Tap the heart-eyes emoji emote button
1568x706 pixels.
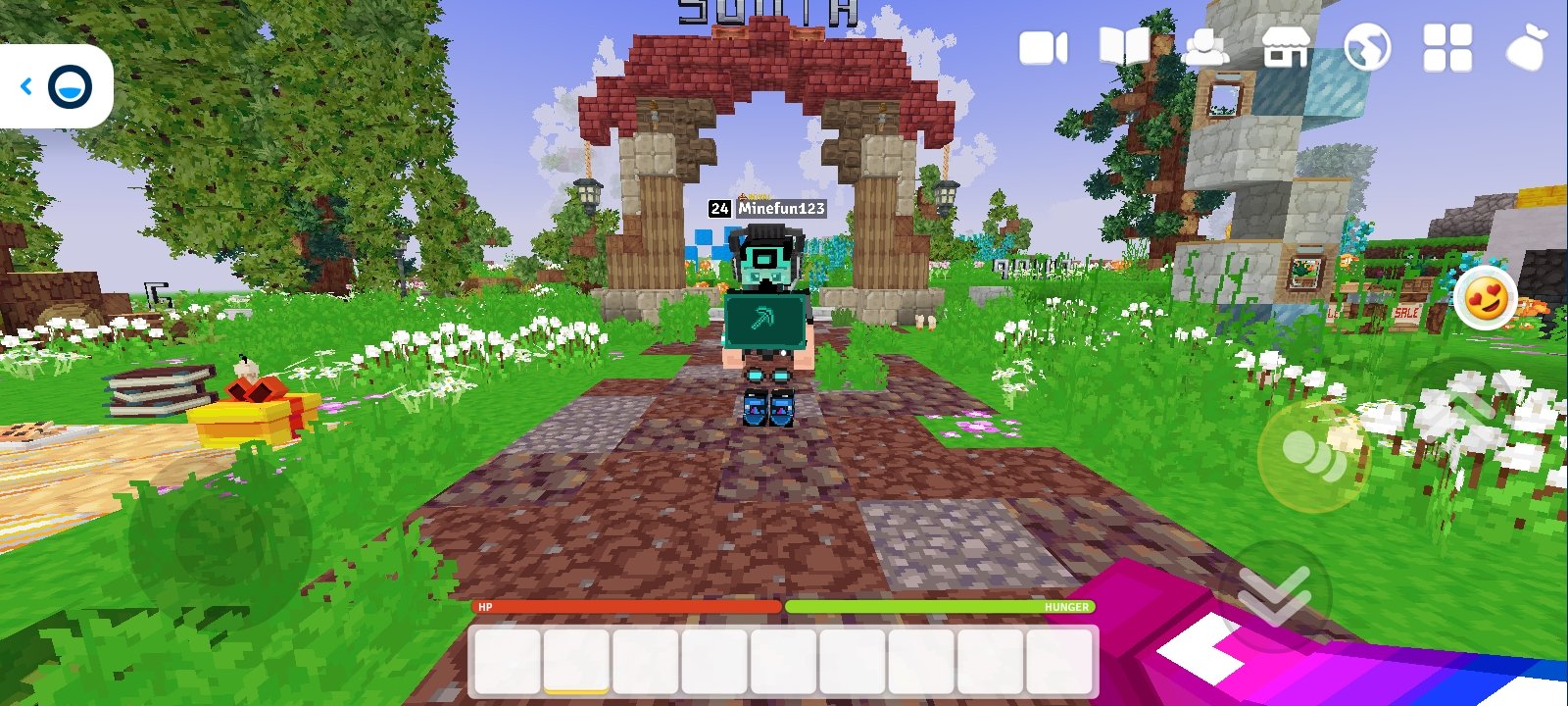tap(1486, 298)
